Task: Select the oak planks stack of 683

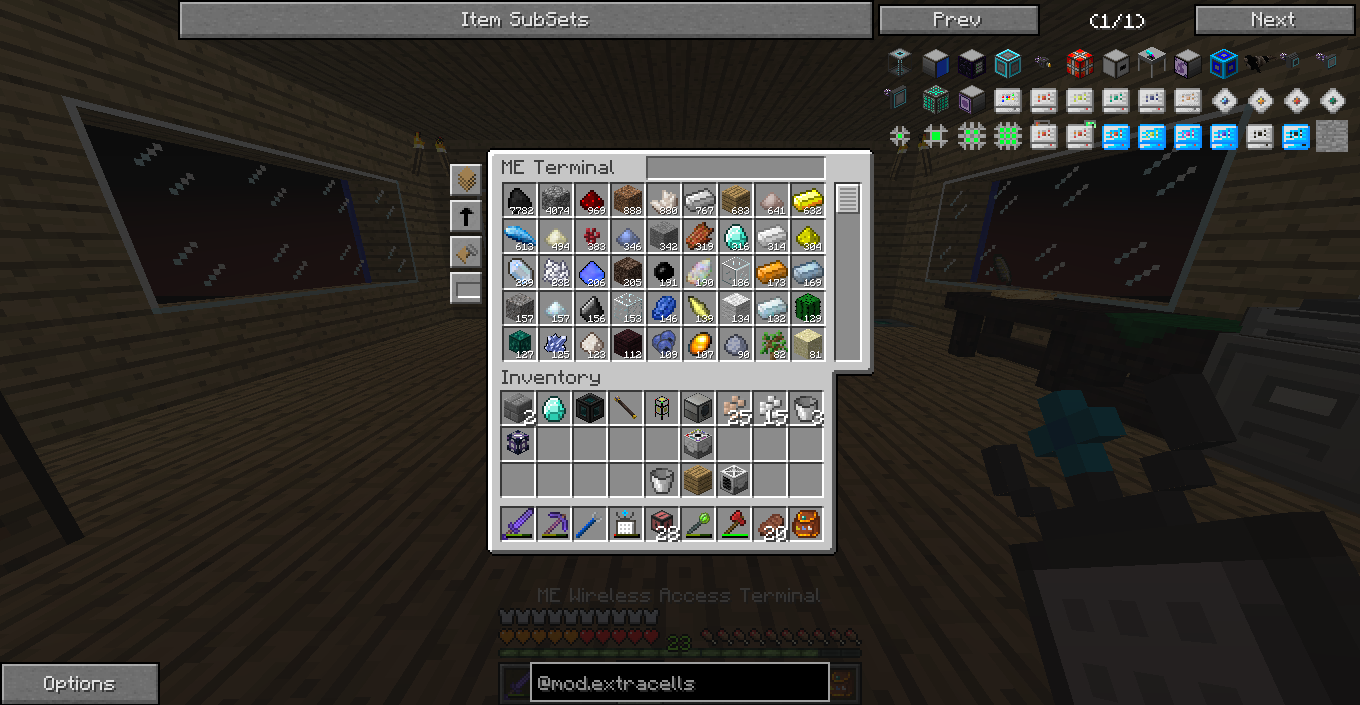Action: [735, 201]
